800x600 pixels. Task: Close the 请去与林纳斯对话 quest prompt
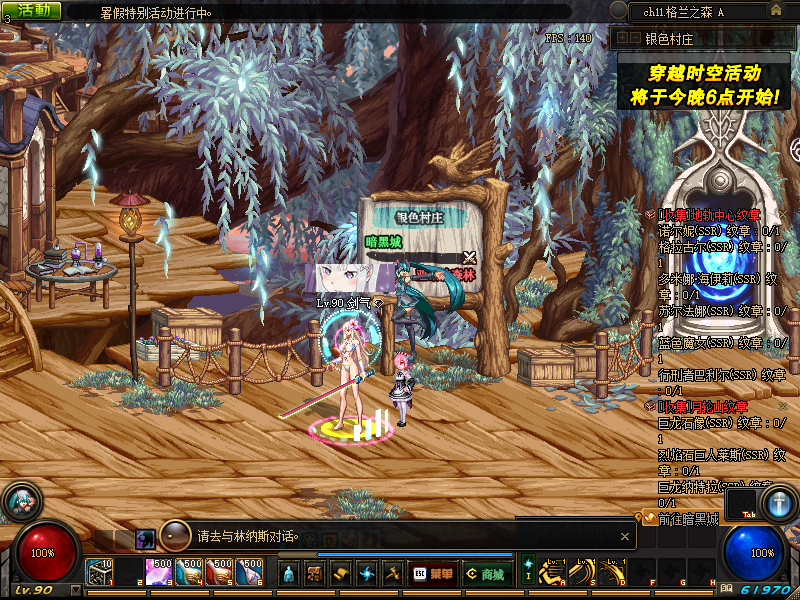pyautogui.click(x=626, y=536)
